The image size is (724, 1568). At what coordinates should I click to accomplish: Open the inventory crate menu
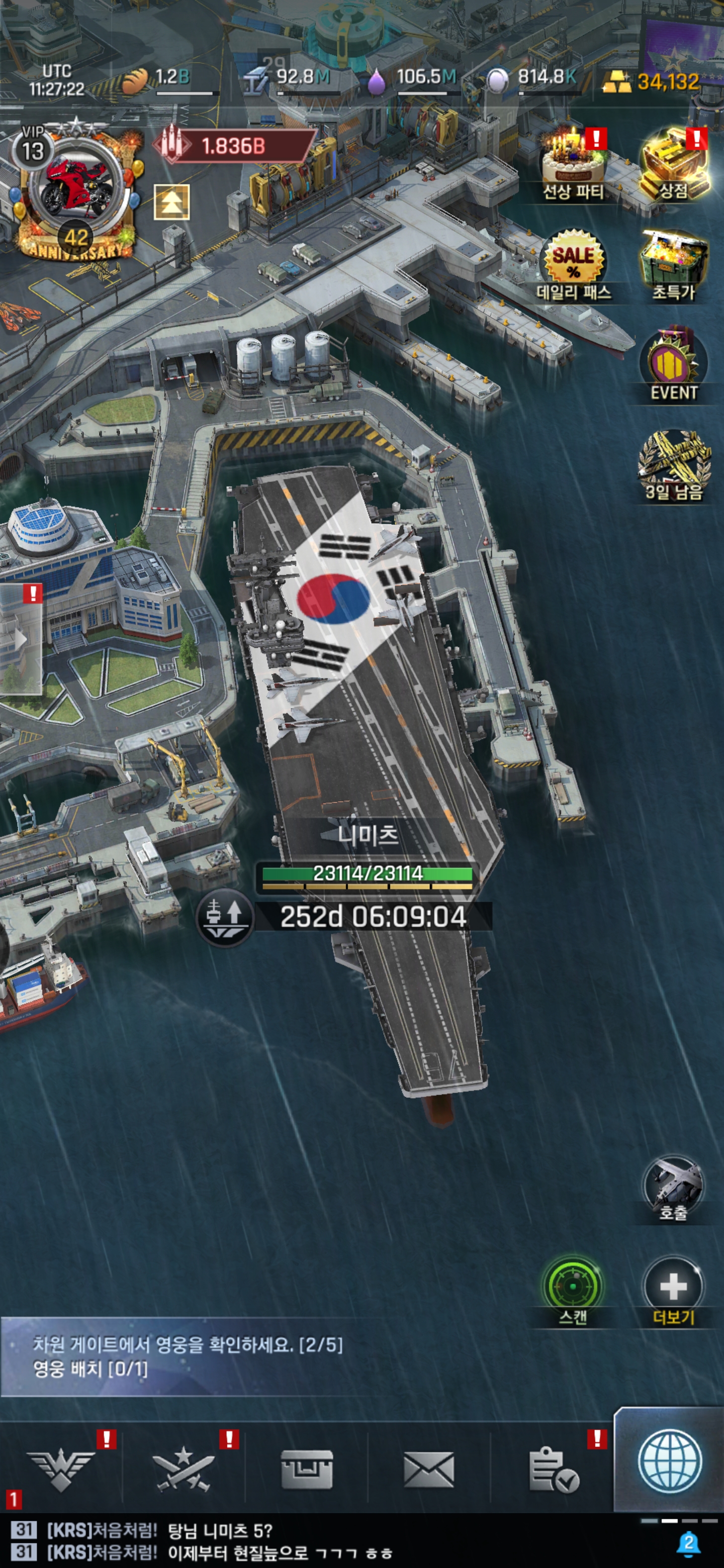tap(306, 1469)
